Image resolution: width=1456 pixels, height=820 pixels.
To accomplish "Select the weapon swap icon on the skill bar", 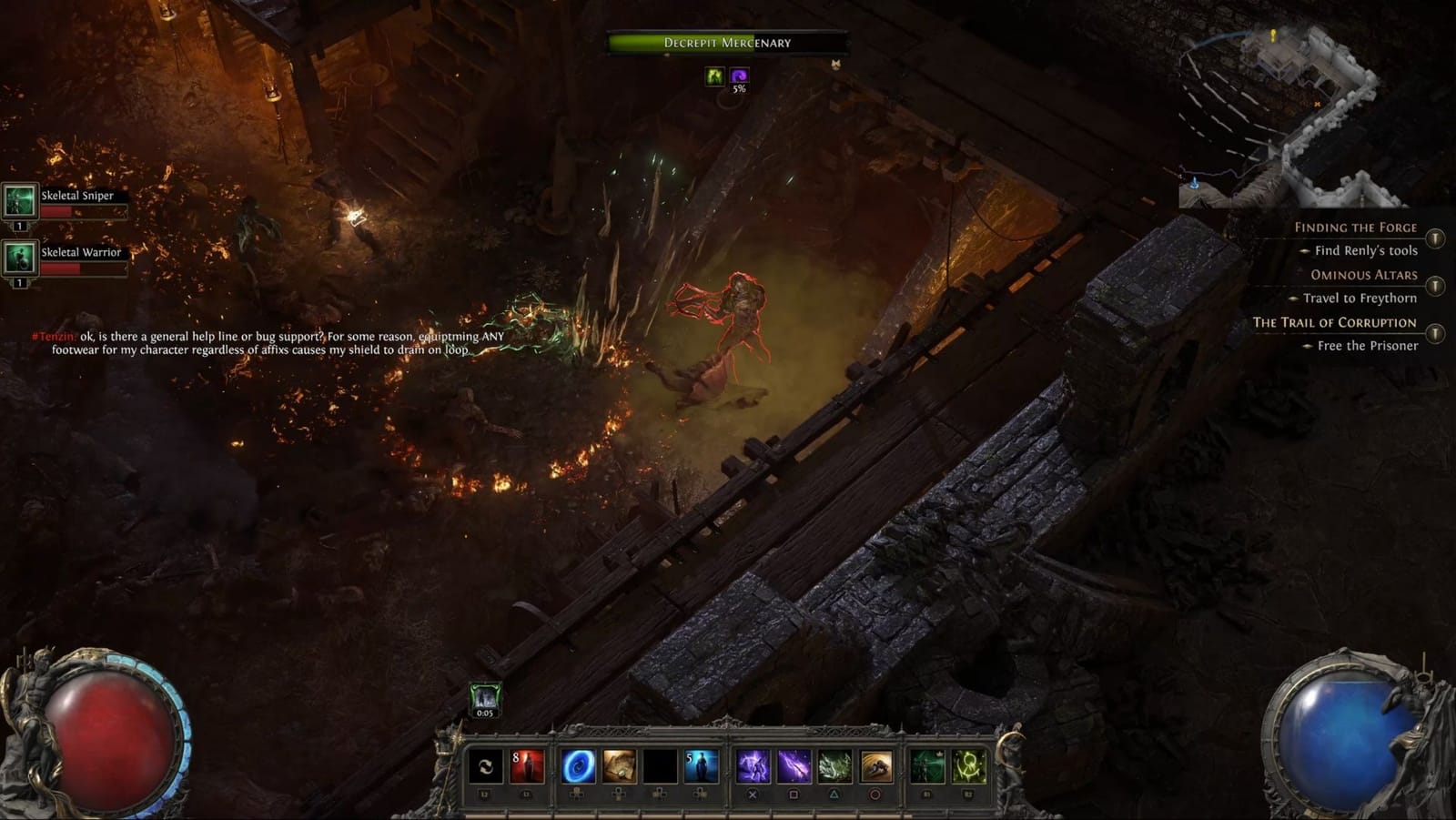I will 485,766.
